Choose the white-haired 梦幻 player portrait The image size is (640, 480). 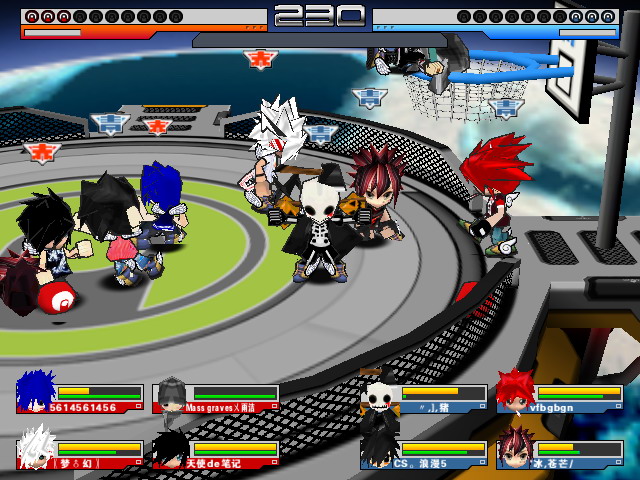click(x=36, y=446)
